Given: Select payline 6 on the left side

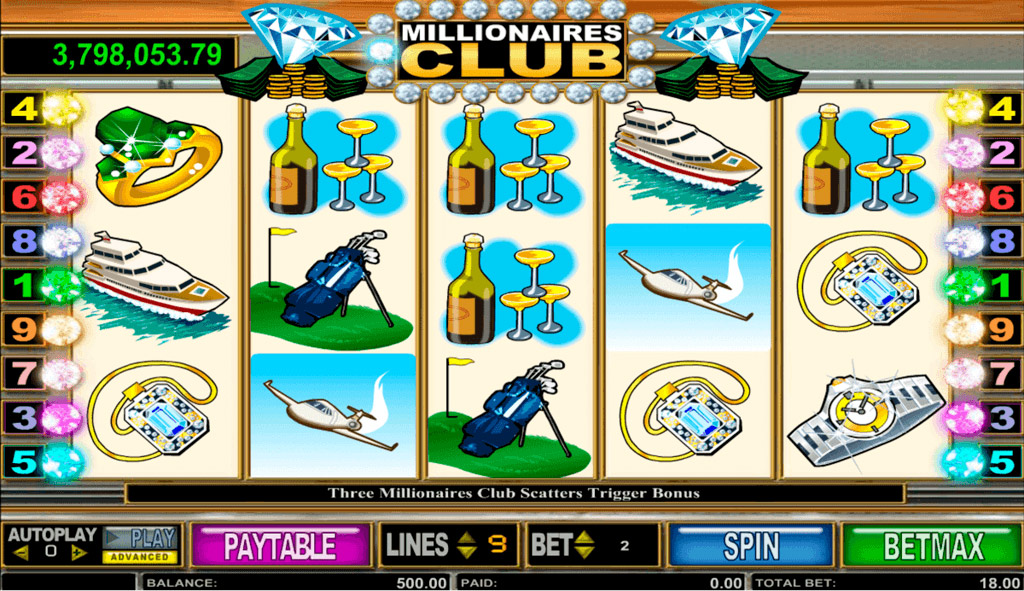Looking at the screenshot, I should tap(24, 196).
